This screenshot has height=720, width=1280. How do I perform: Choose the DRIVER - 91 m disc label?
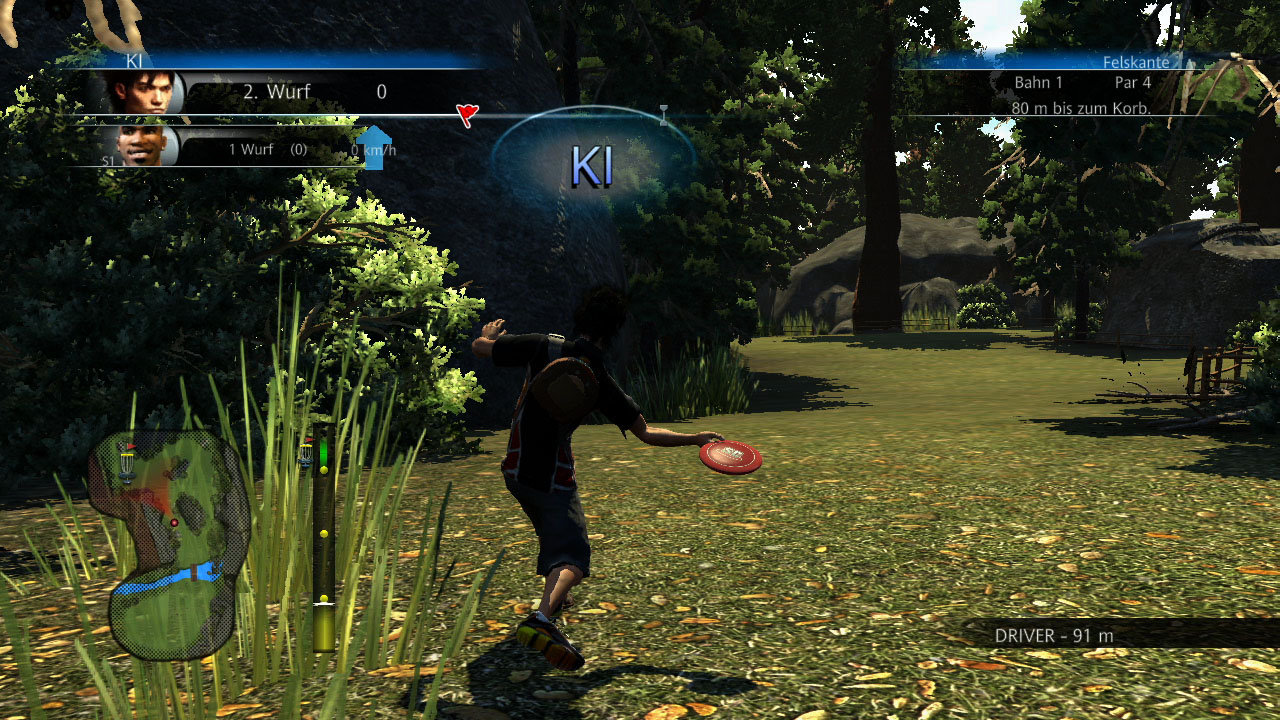(x=1054, y=635)
